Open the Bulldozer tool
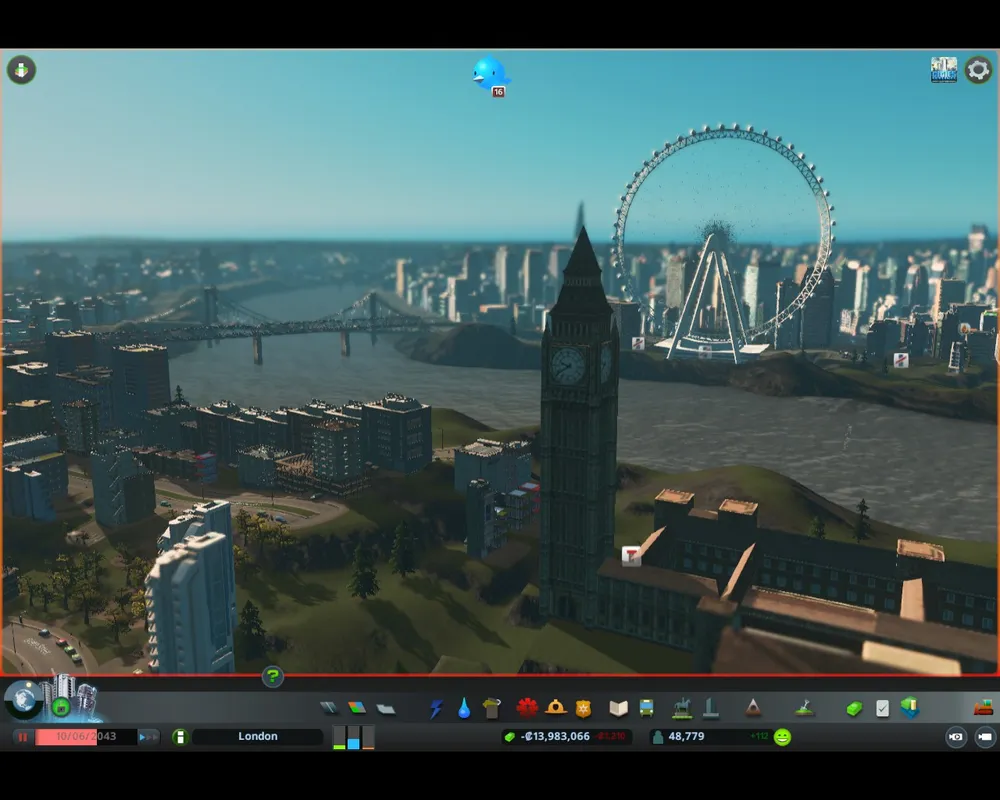Screen dimensions: 1000x800 point(983,708)
